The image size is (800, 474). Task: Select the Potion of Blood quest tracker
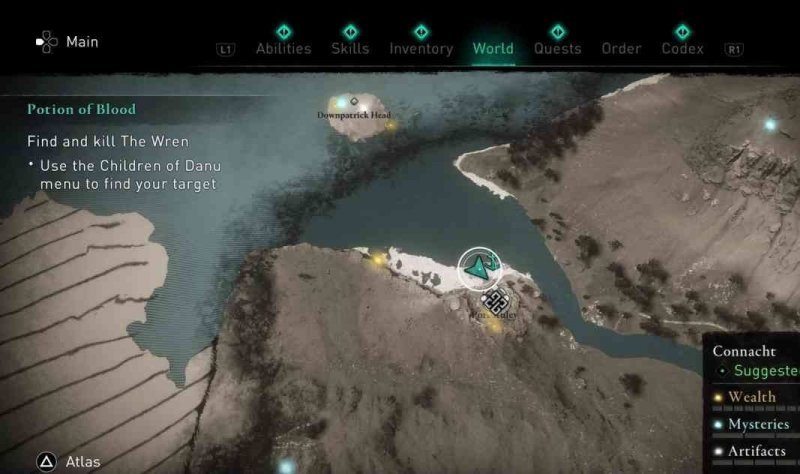(x=82, y=109)
